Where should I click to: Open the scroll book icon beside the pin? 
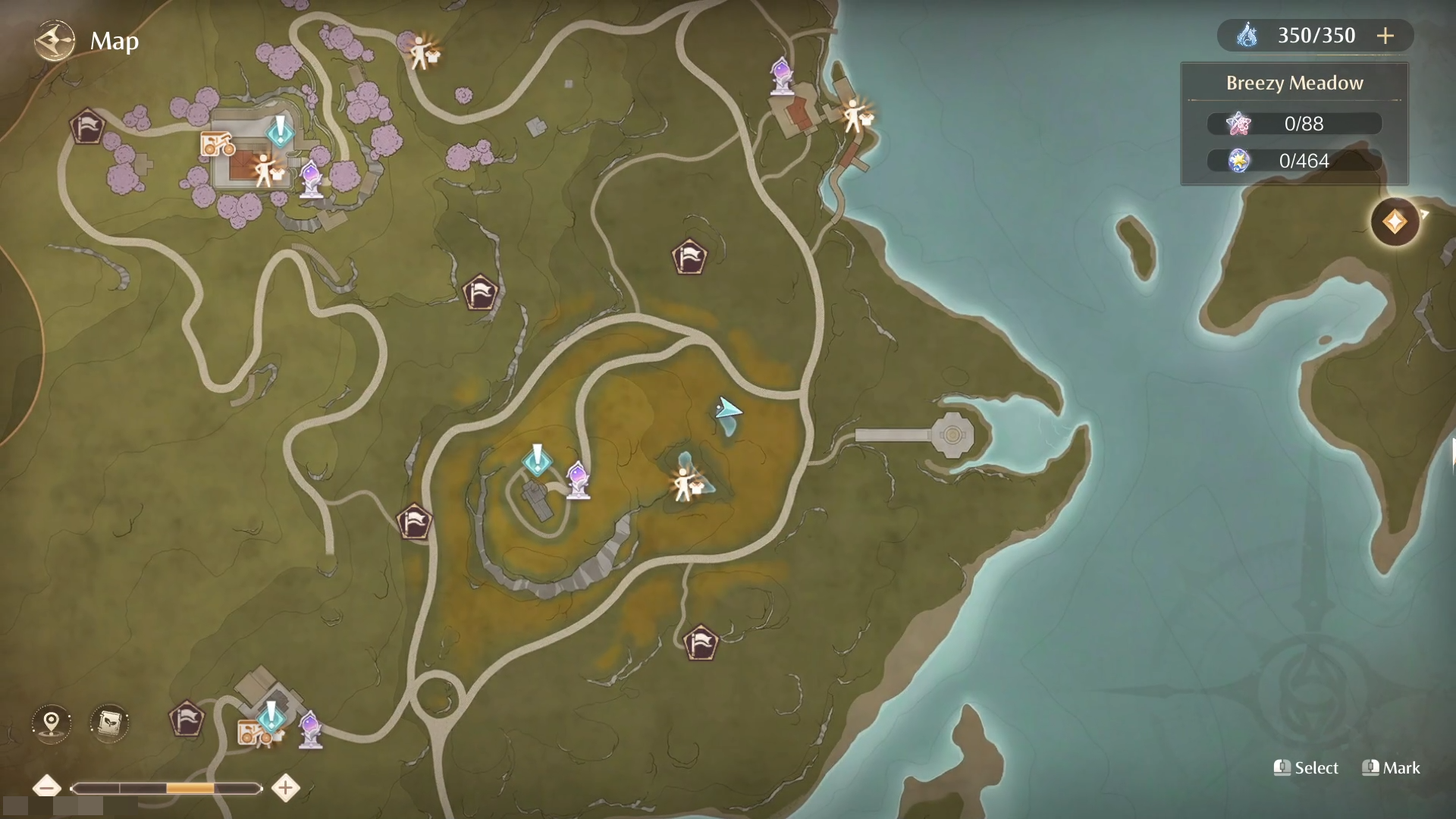point(109,722)
